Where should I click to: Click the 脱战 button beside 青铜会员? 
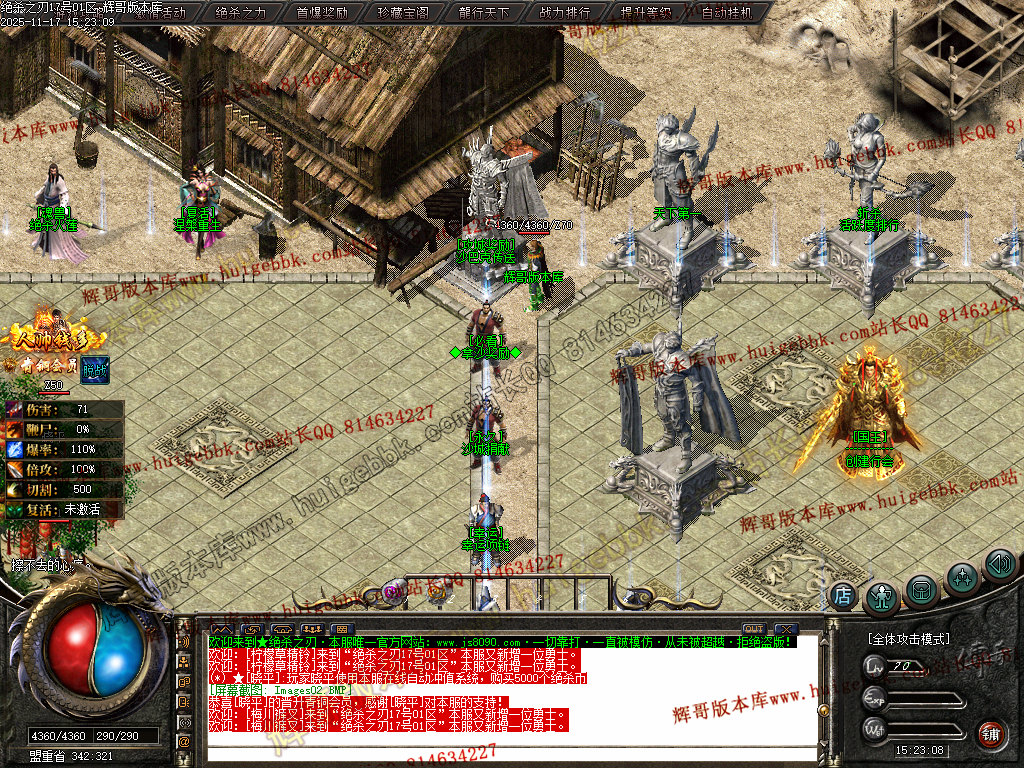(x=95, y=367)
